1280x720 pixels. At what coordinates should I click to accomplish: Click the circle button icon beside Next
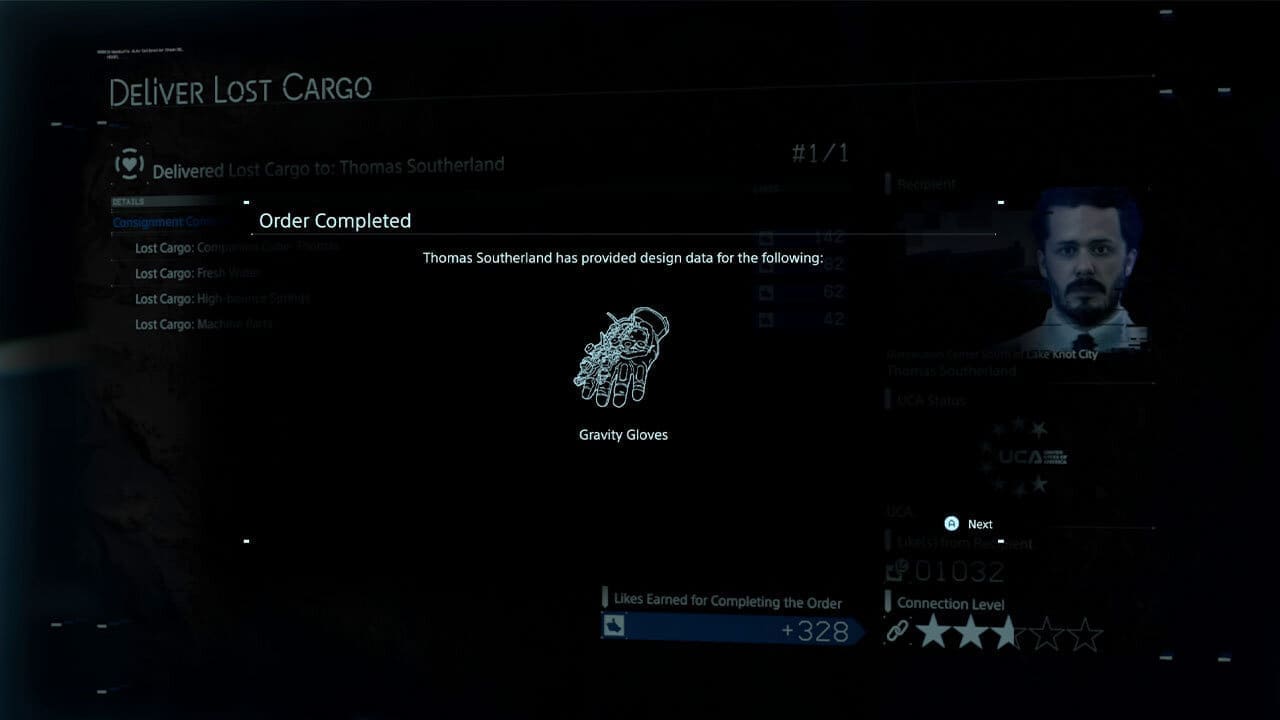[x=949, y=523]
